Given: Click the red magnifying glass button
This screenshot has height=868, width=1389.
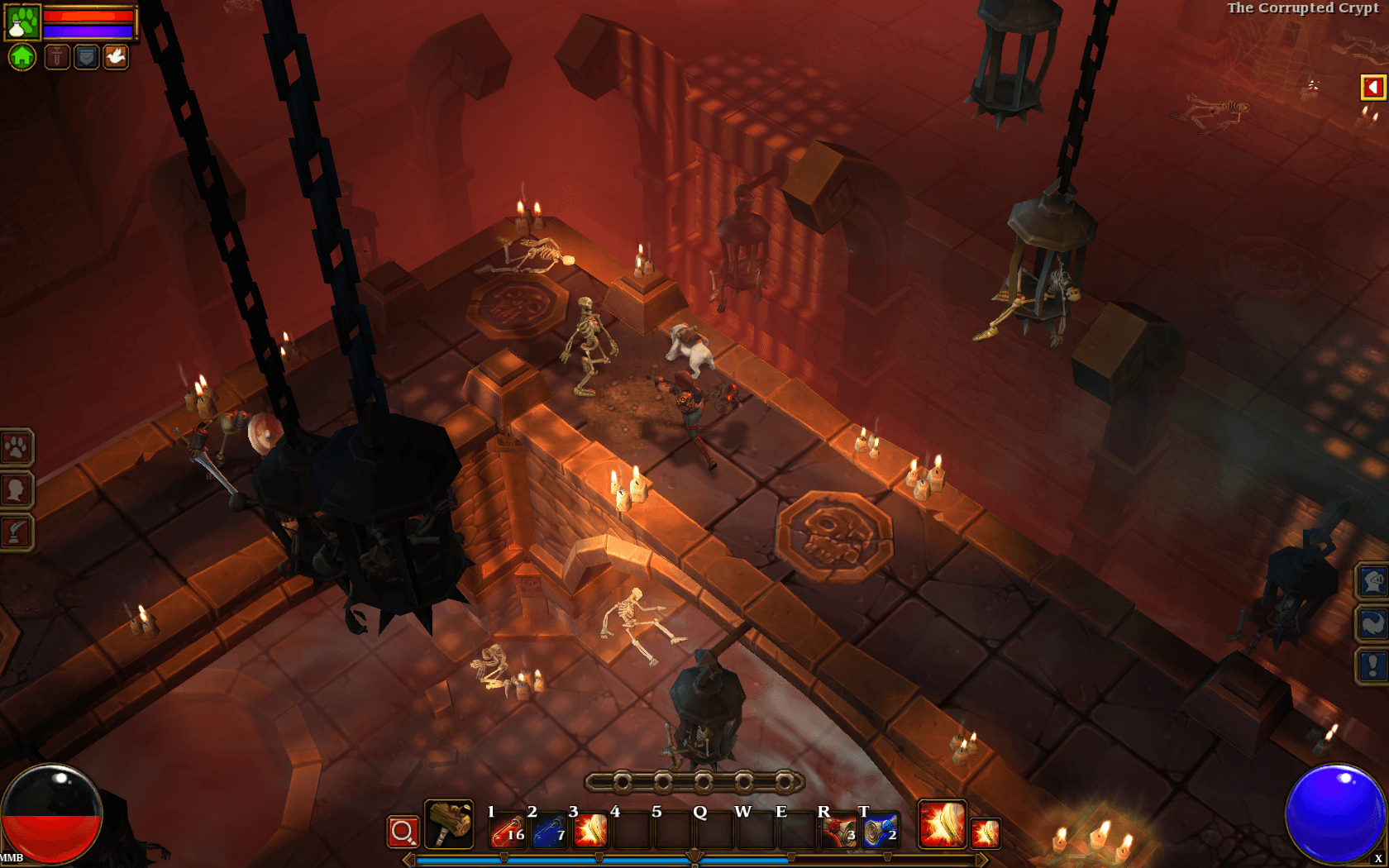Looking at the screenshot, I should [x=403, y=832].
